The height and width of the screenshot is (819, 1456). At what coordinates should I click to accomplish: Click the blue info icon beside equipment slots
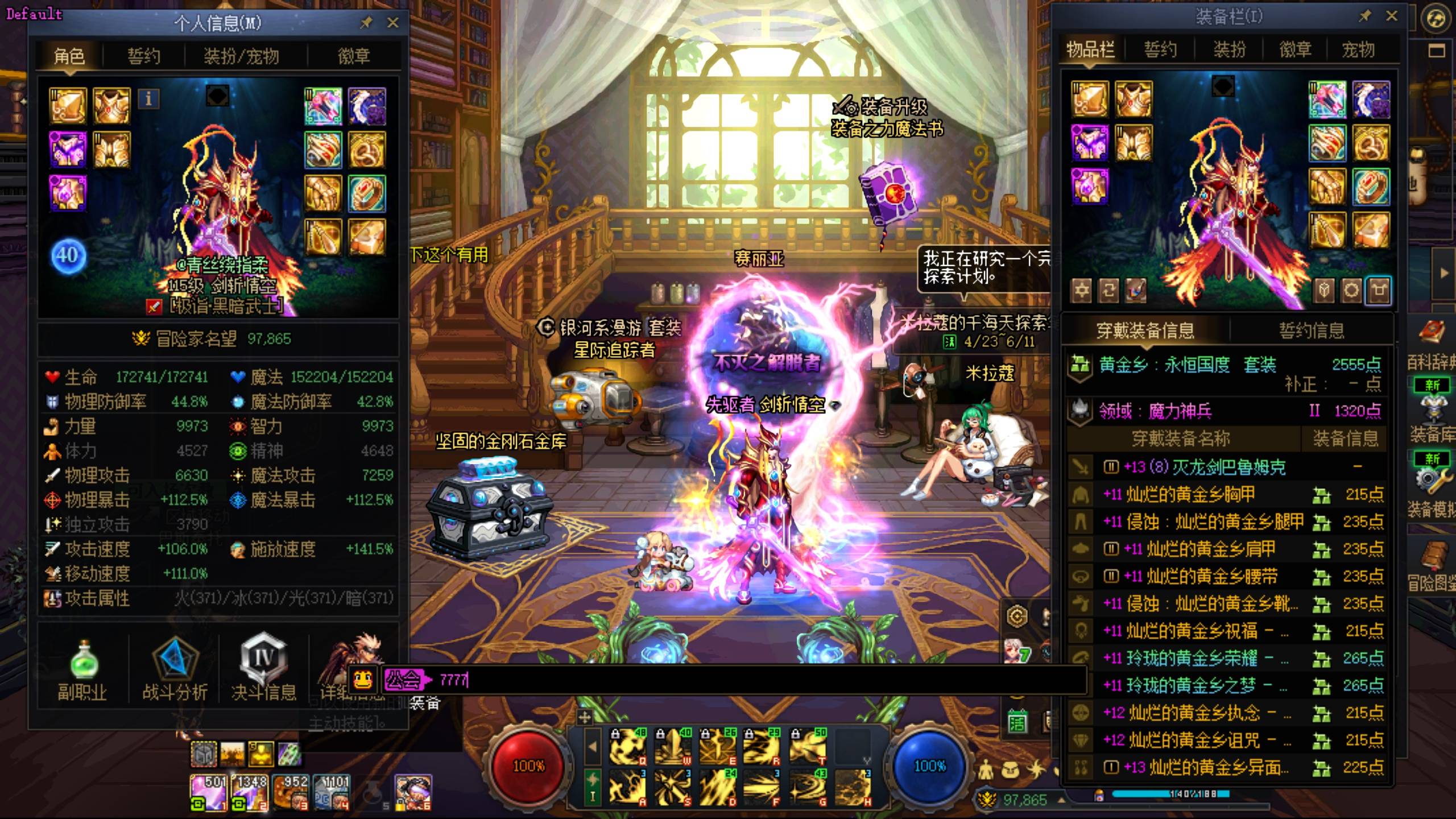pyautogui.click(x=148, y=99)
